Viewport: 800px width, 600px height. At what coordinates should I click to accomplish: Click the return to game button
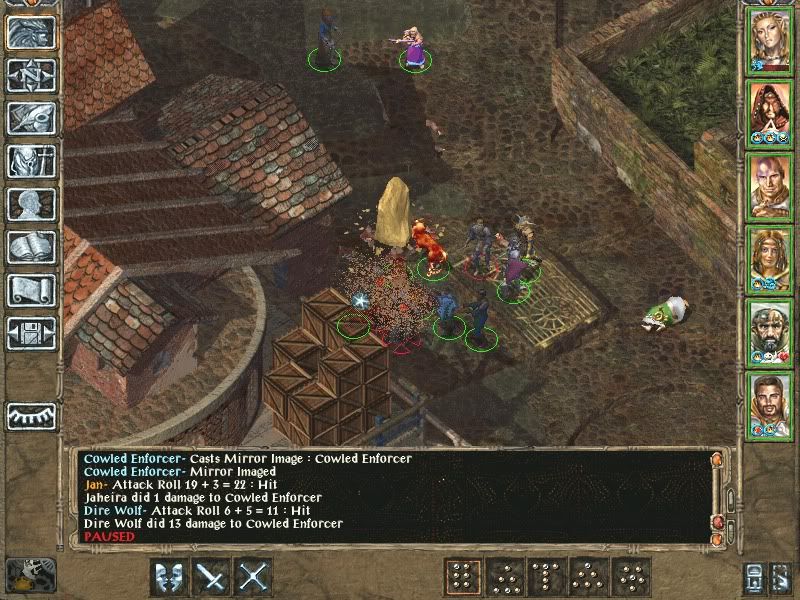click(x=32, y=33)
